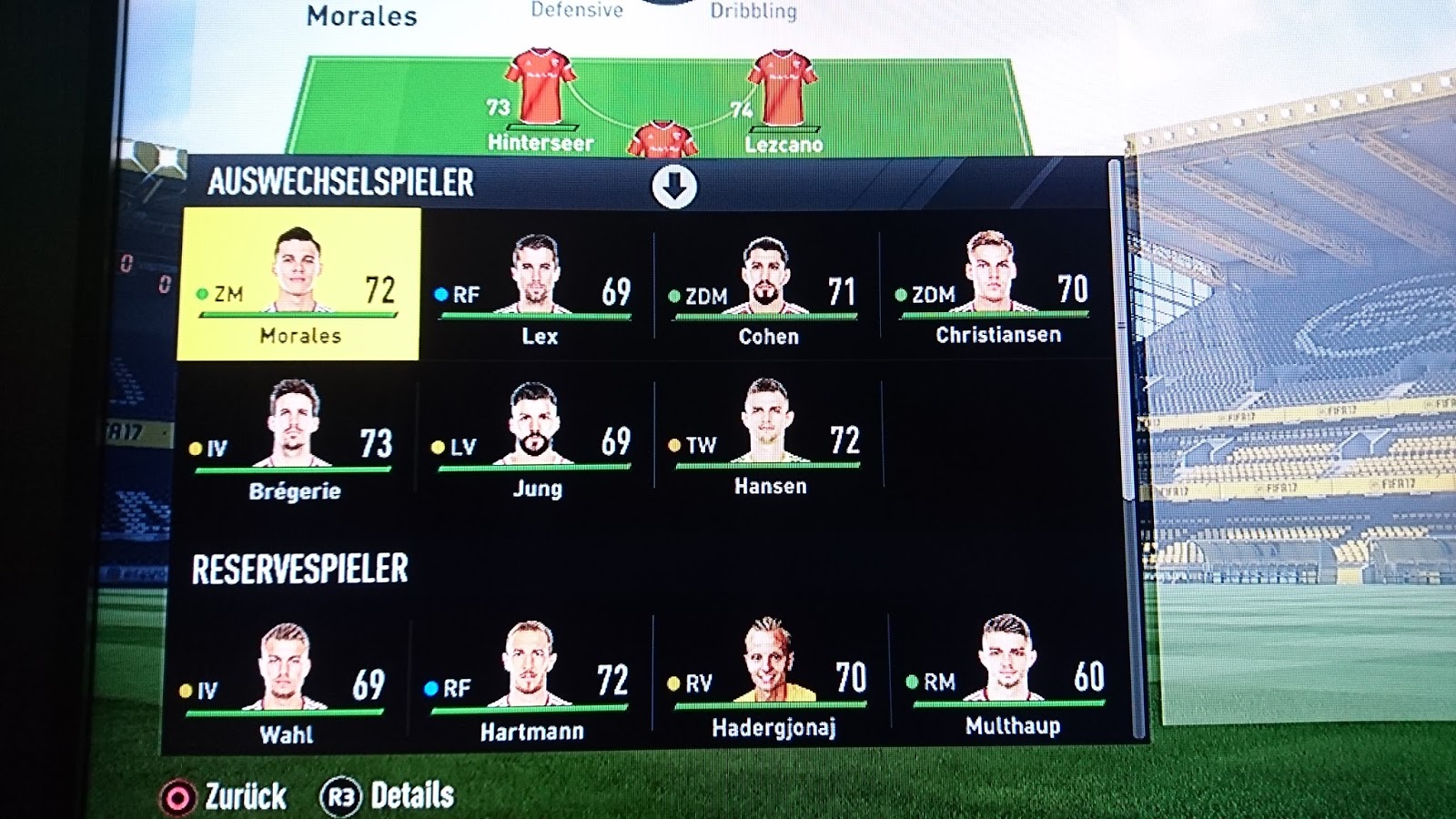Image resolution: width=1456 pixels, height=819 pixels.
Task: Select Lezcano on the pitch
Action: pyautogui.click(x=781, y=102)
